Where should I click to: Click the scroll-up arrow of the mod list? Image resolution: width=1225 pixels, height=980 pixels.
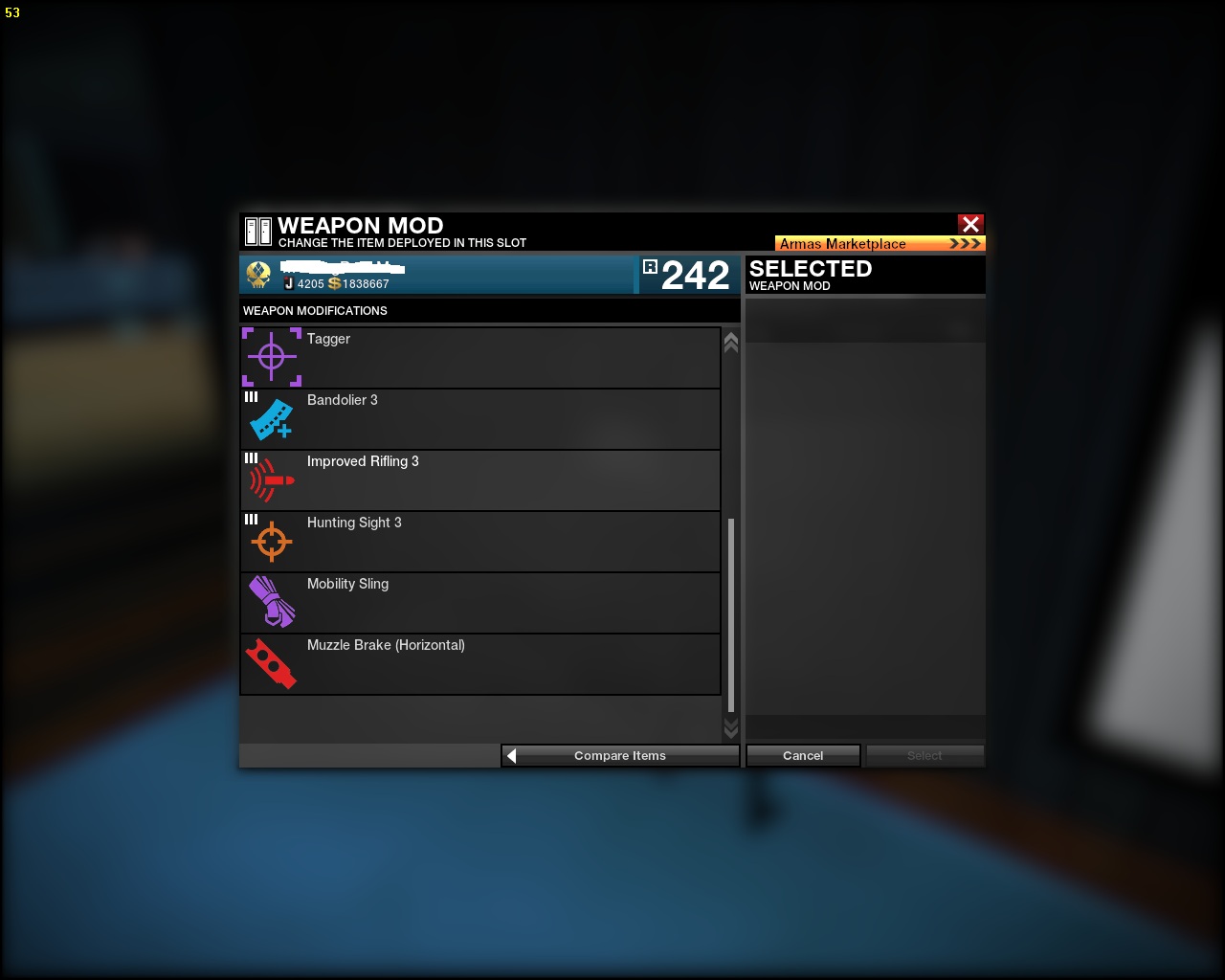pyautogui.click(x=731, y=342)
